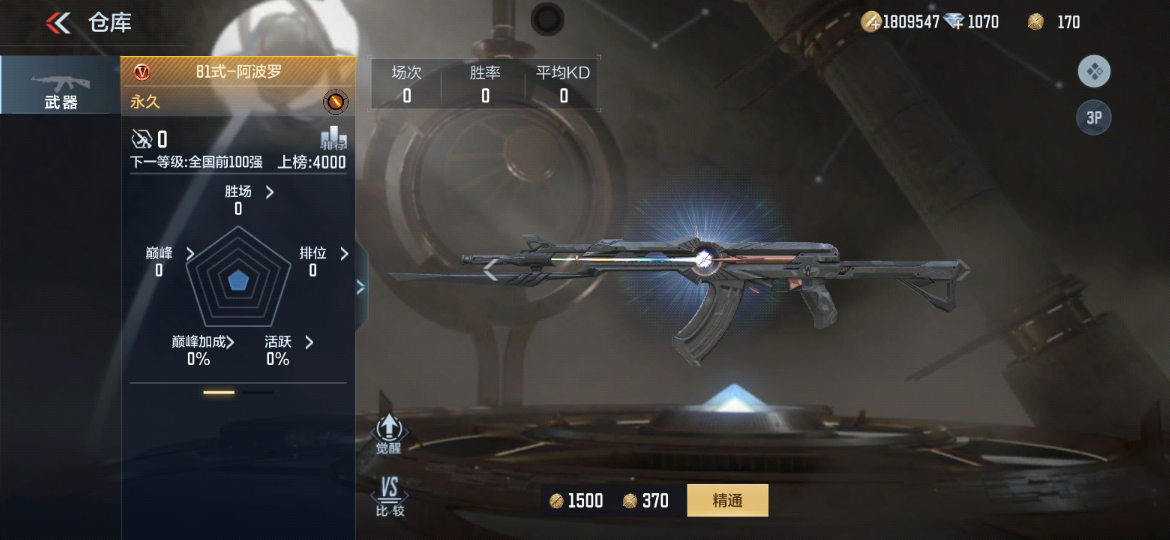1170x540 pixels.
Task: Collapse the weapon stats side panel
Action: pyautogui.click(x=361, y=287)
